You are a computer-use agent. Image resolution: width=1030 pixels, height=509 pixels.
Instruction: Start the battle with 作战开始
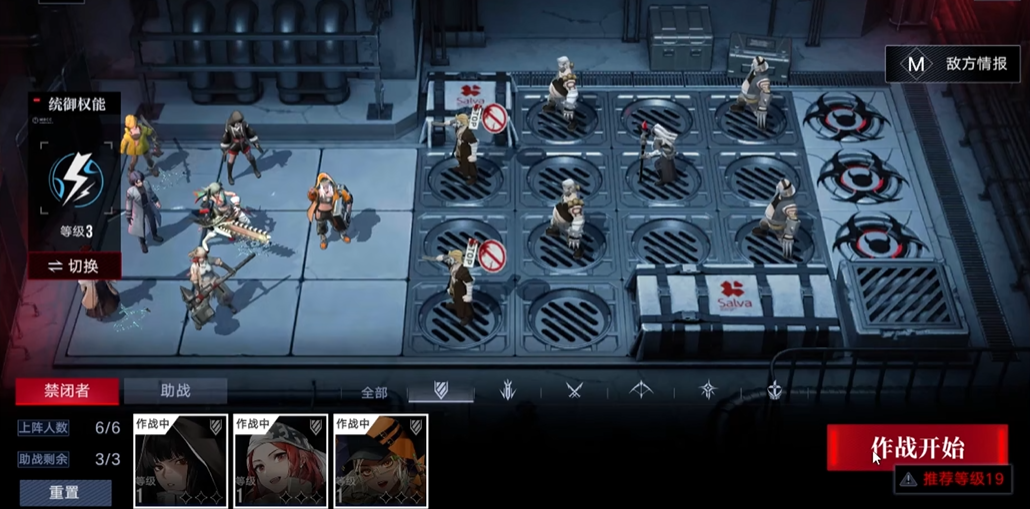916,447
